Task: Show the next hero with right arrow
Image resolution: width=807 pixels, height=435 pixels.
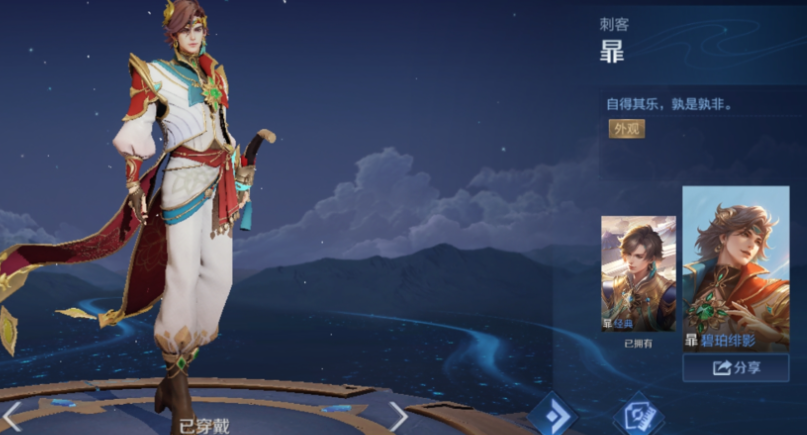Action: 398,416
